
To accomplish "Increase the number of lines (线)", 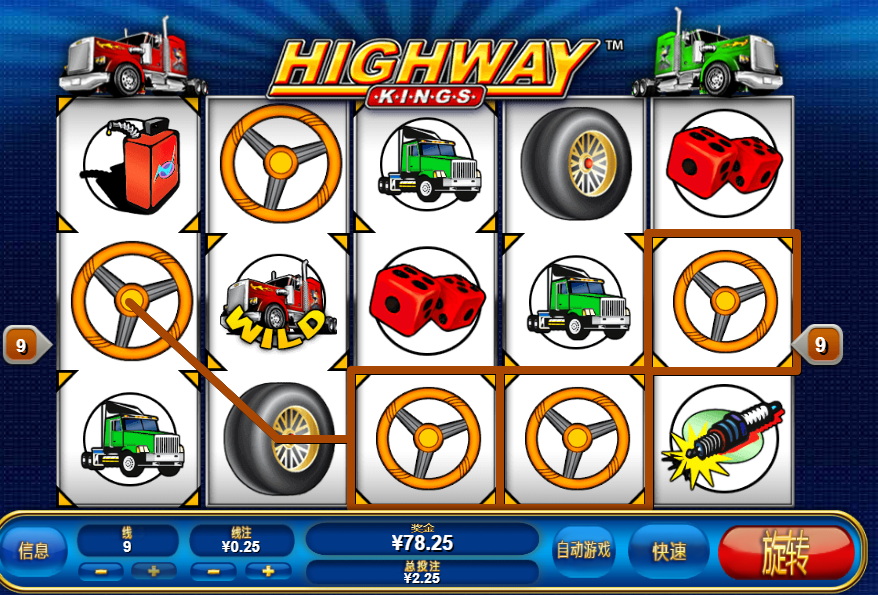I will pyautogui.click(x=153, y=572).
